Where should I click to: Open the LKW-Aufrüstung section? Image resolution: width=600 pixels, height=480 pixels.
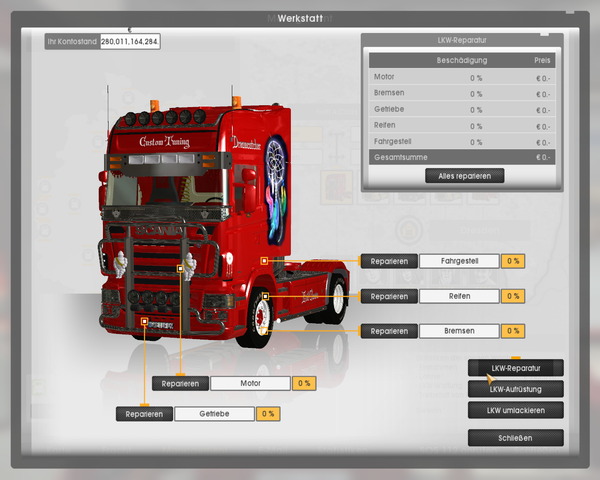pos(515,389)
